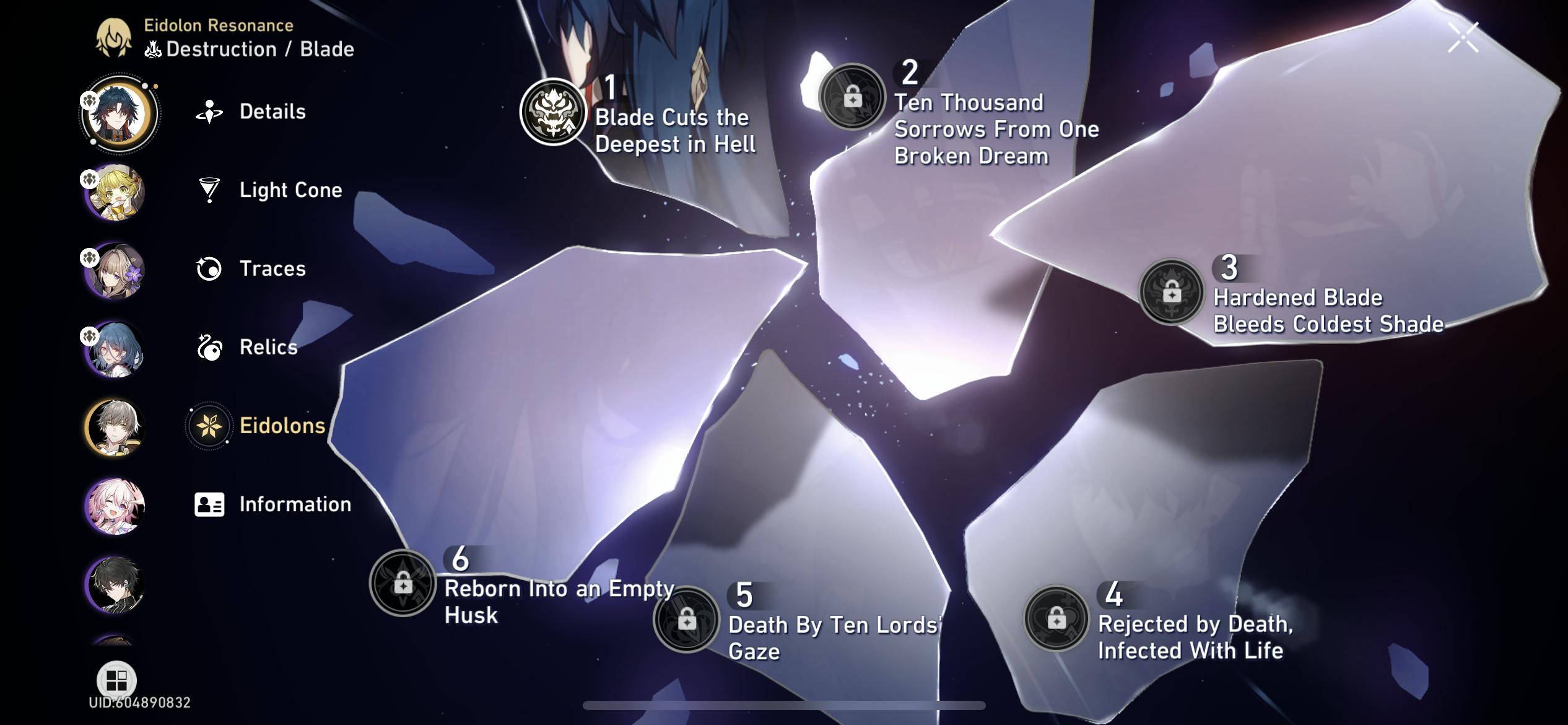Select locked Eidolon 2 Ten Thousand Sorrows
This screenshot has width=1568, height=725.
click(852, 97)
